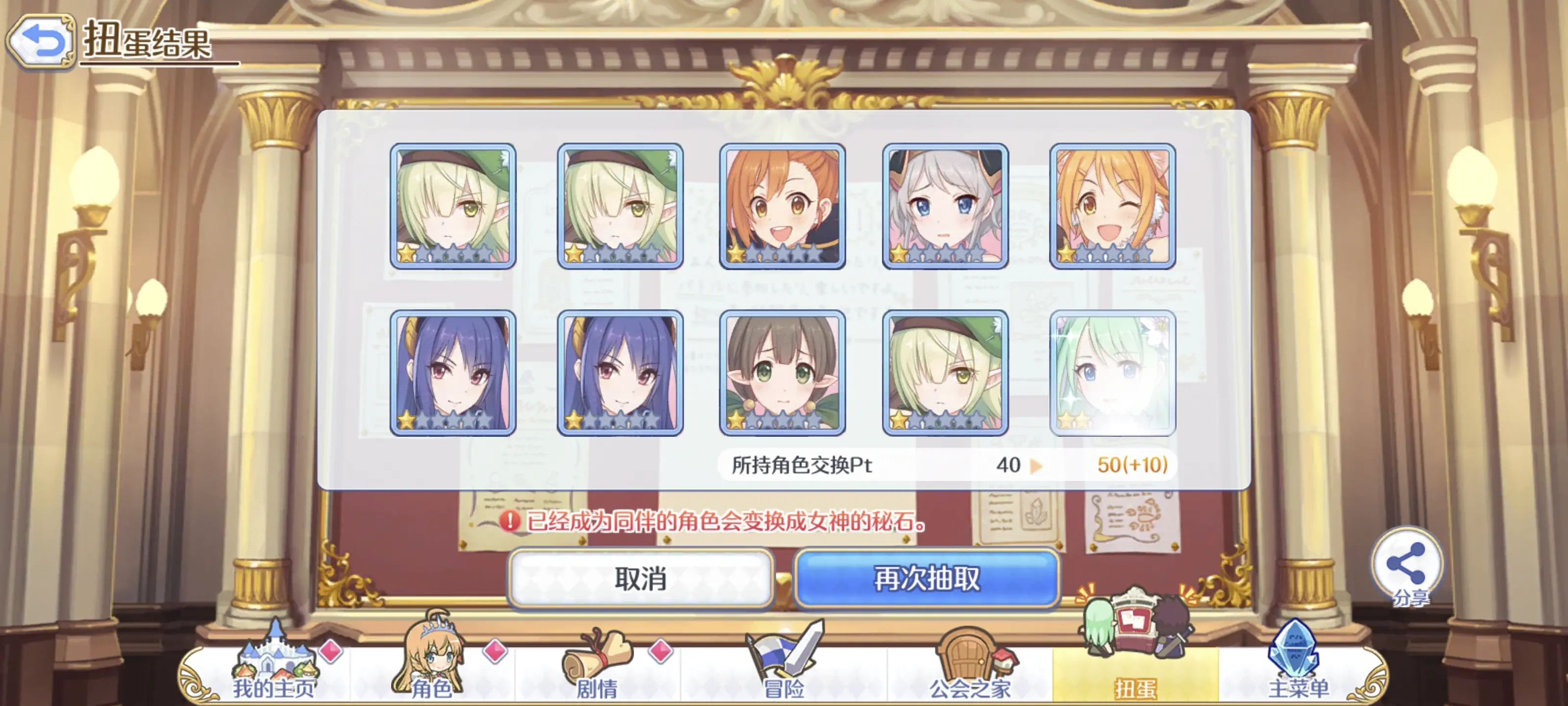Open the 分享 share button
Screen dimensions: 1568x706
[1407, 566]
